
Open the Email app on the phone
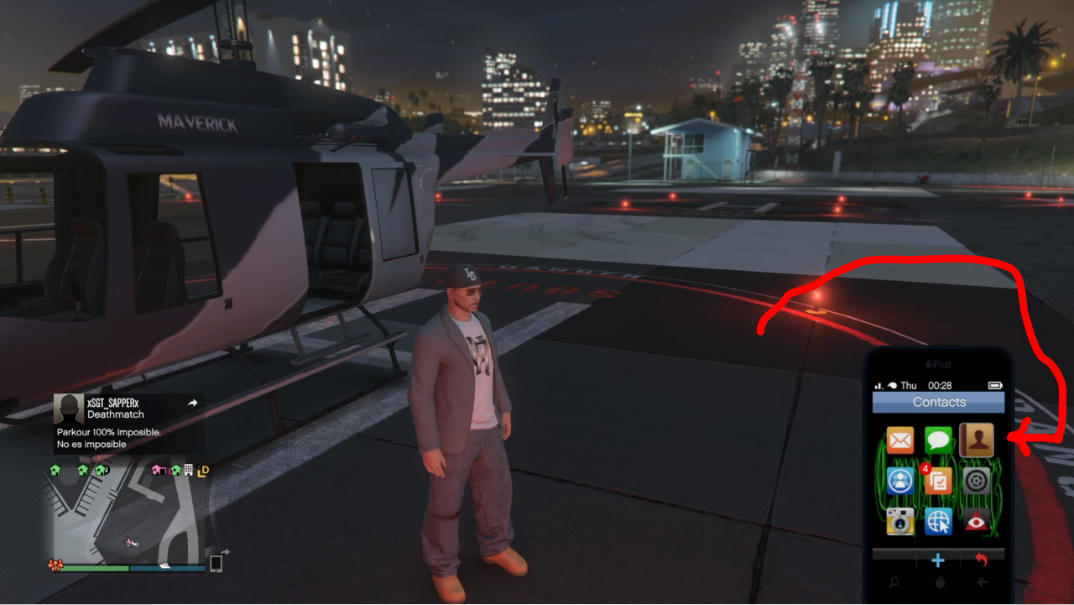pos(900,440)
